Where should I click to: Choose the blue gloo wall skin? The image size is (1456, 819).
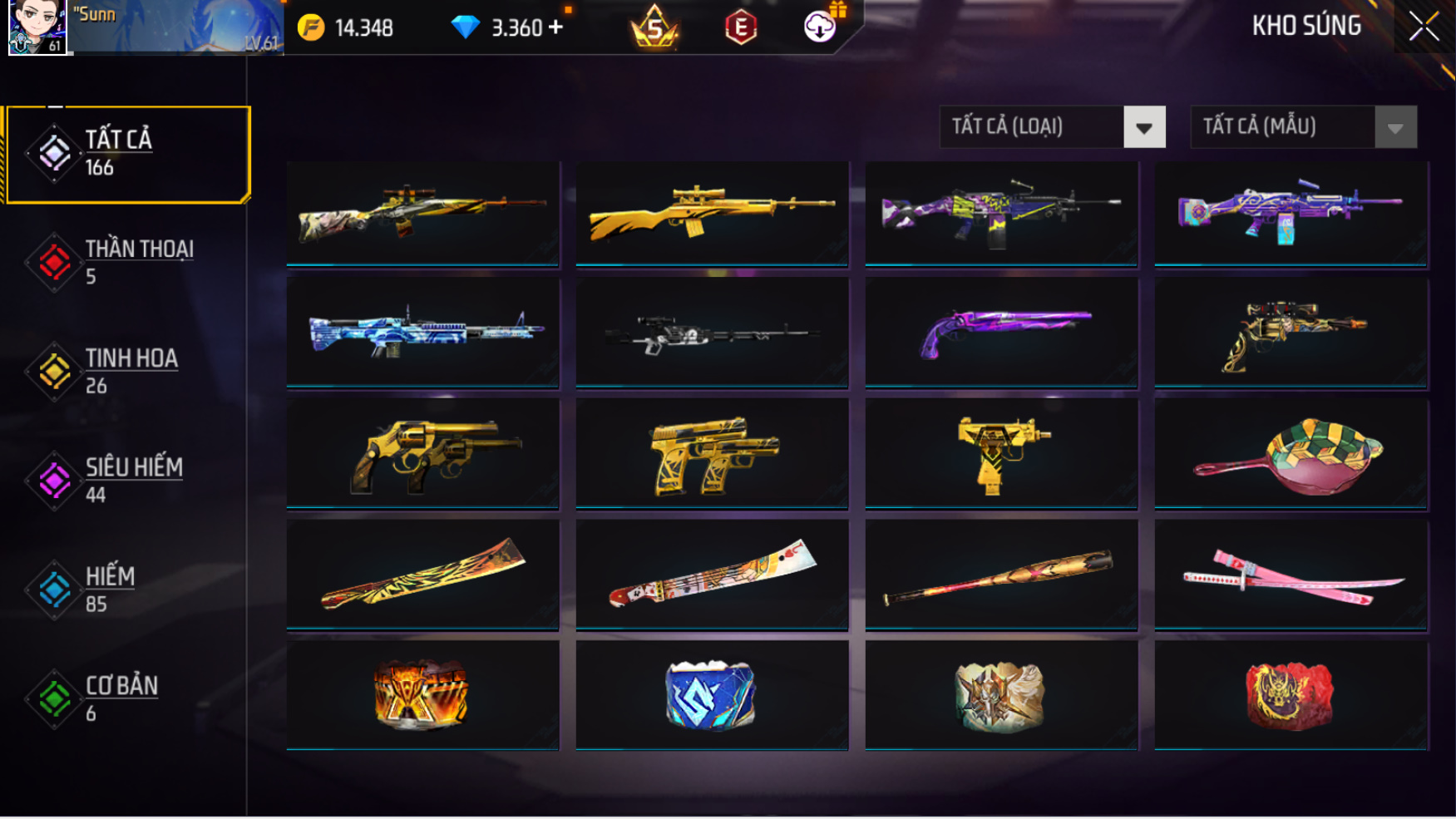coord(712,695)
